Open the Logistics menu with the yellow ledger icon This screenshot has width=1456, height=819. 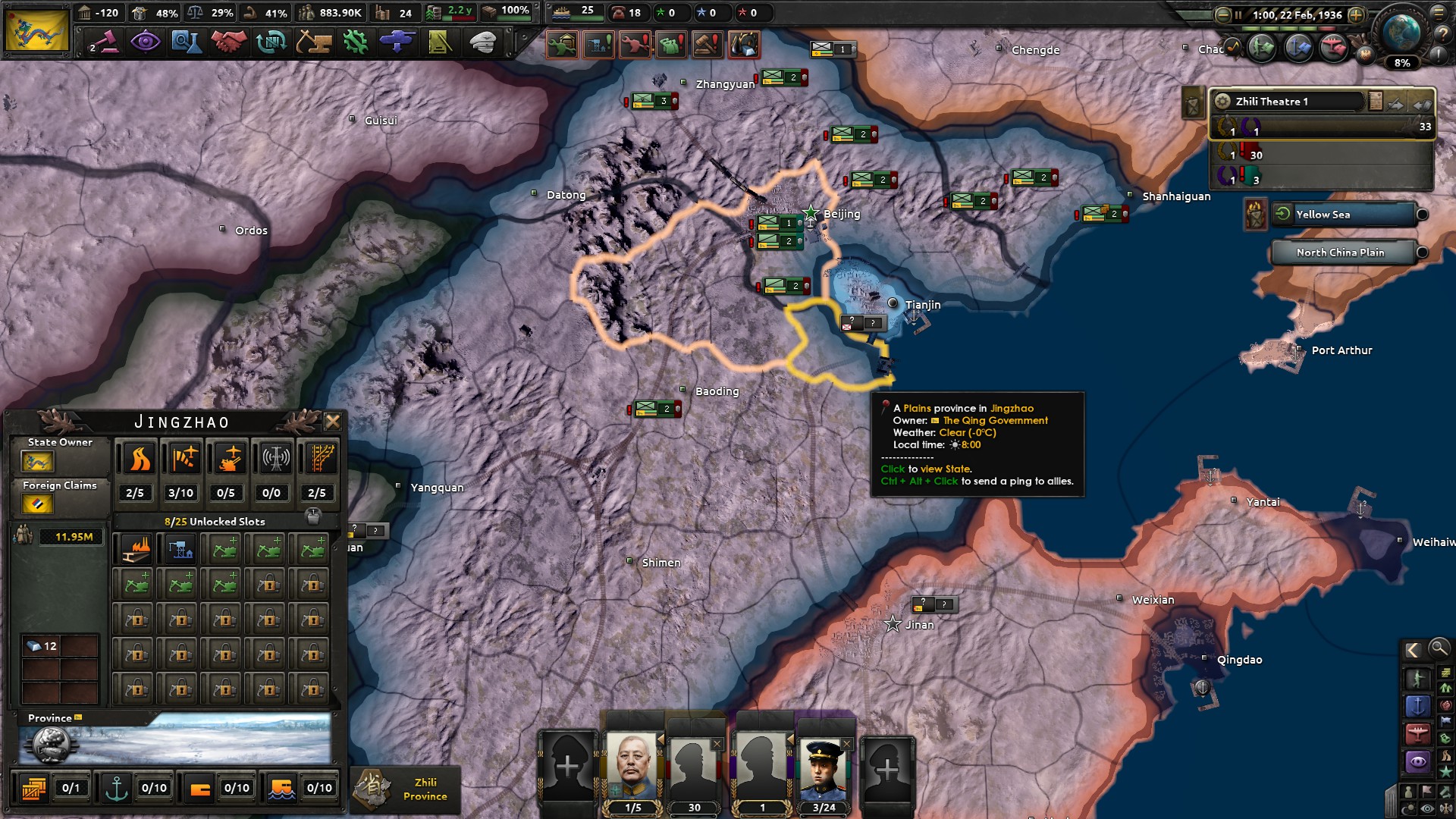pyautogui.click(x=439, y=43)
